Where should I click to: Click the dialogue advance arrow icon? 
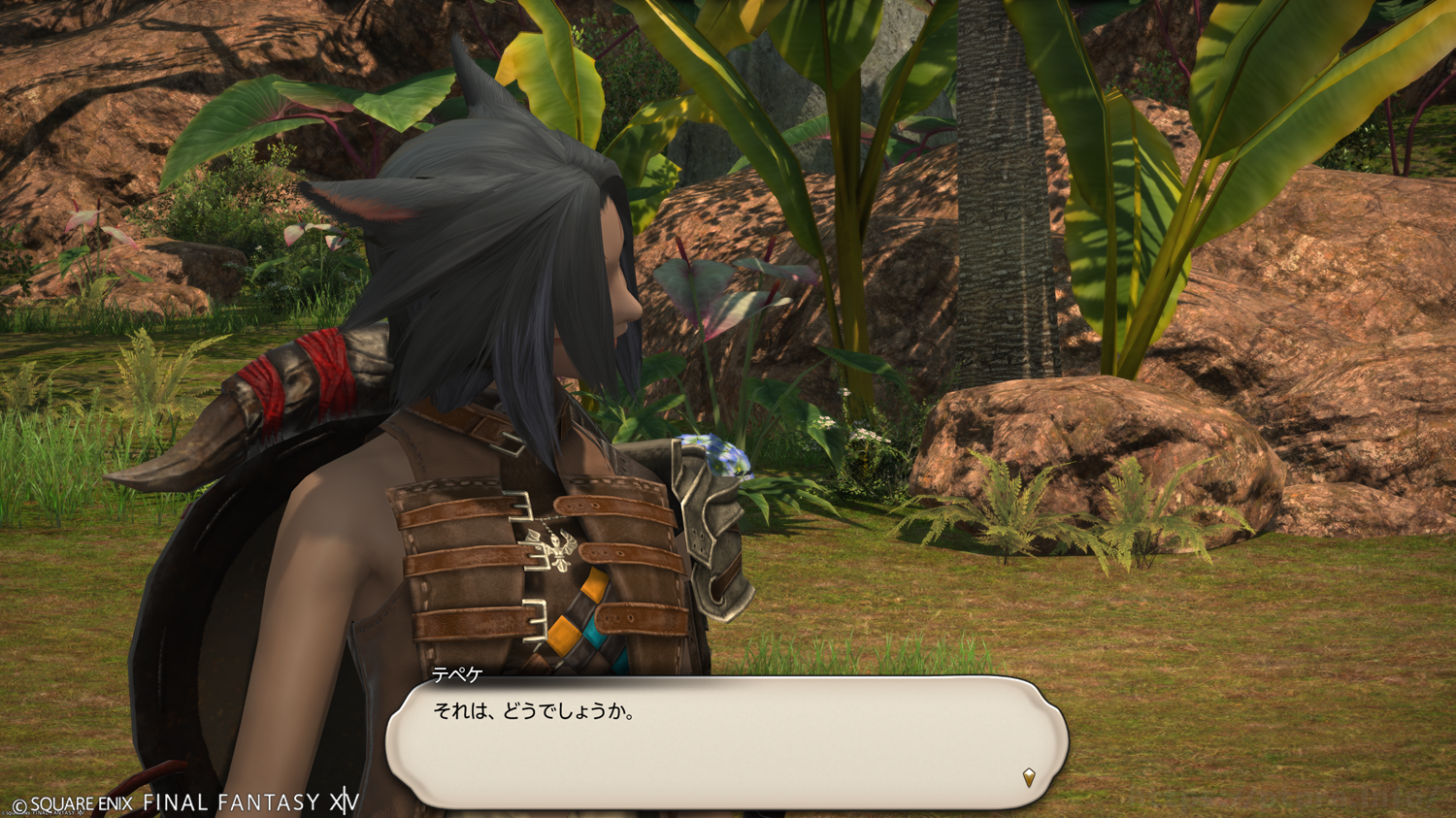(x=1029, y=776)
